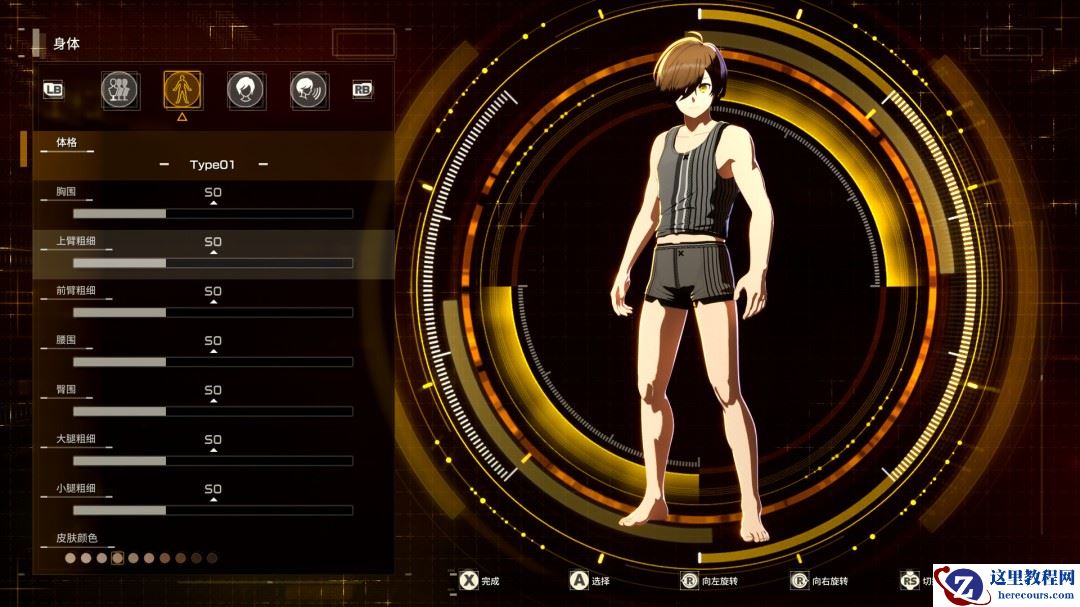The image size is (1080, 607).
Task: Set the 腰围 waist slider
Action: [212, 362]
